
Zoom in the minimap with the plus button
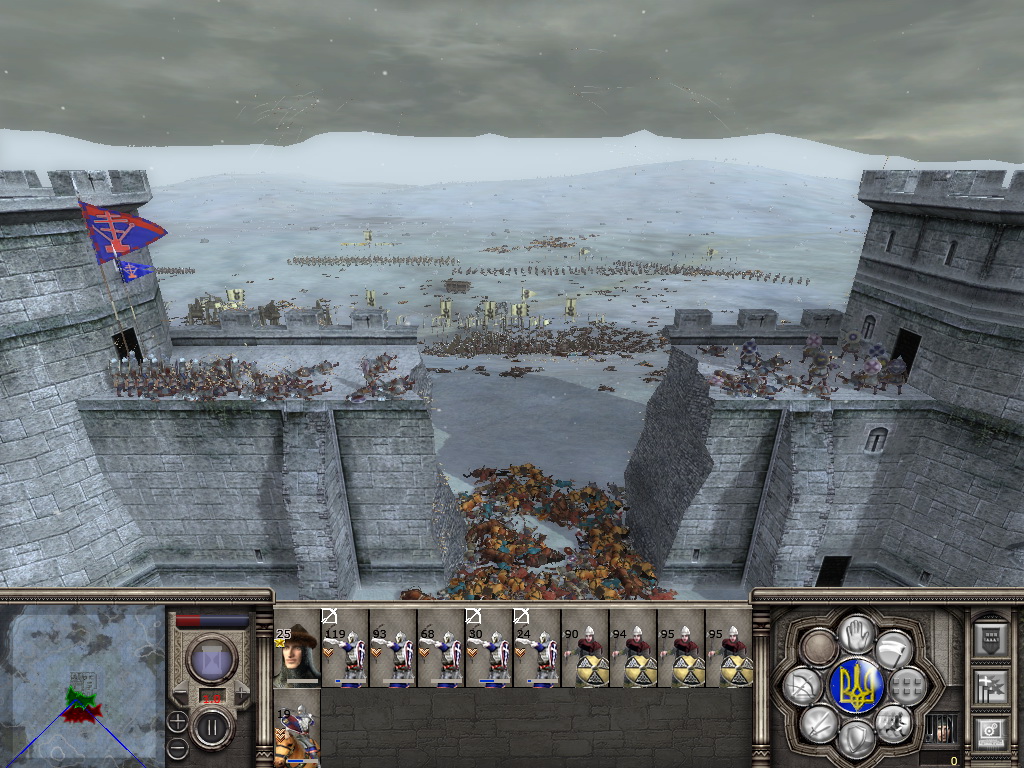click(x=177, y=720)
